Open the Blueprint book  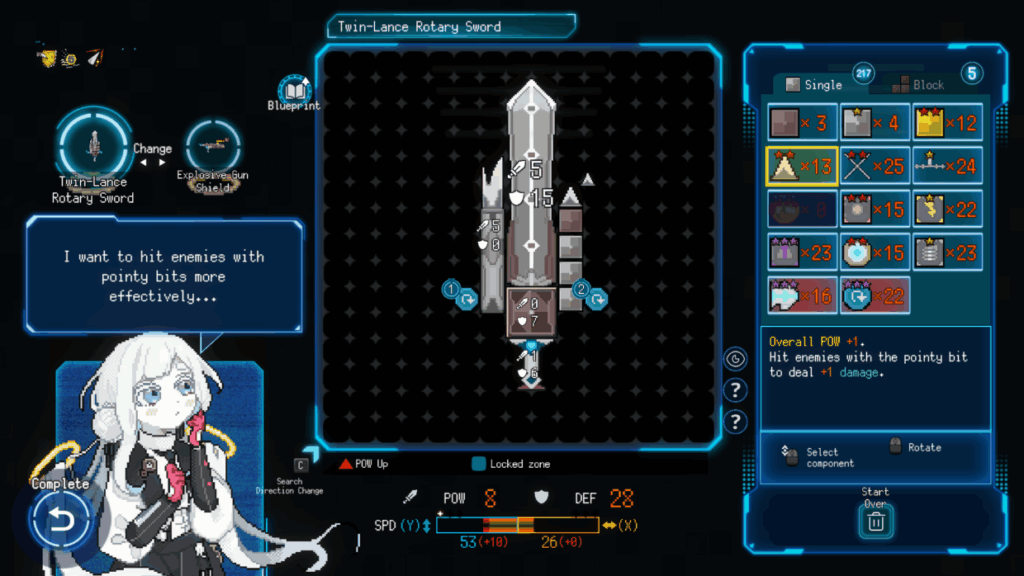point(292,88)
